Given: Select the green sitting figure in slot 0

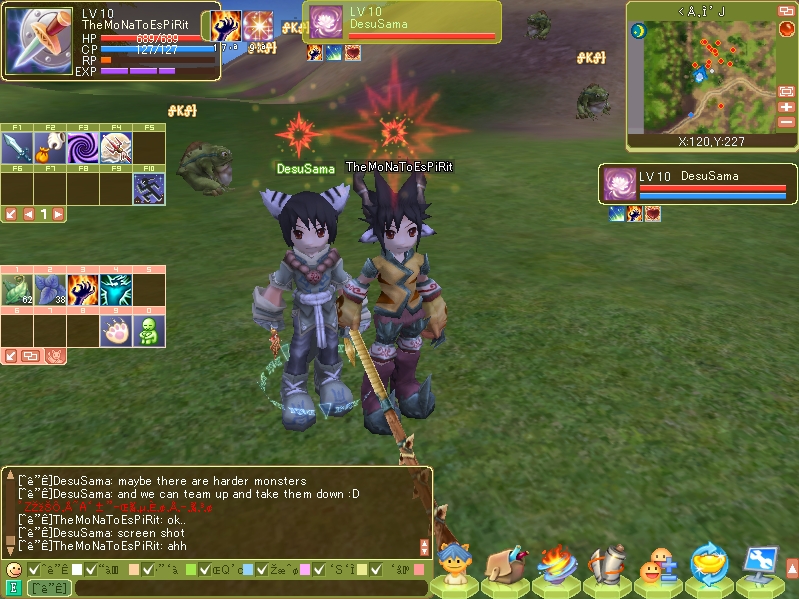Looking at the screenshot, I should [x=149, y=330].
